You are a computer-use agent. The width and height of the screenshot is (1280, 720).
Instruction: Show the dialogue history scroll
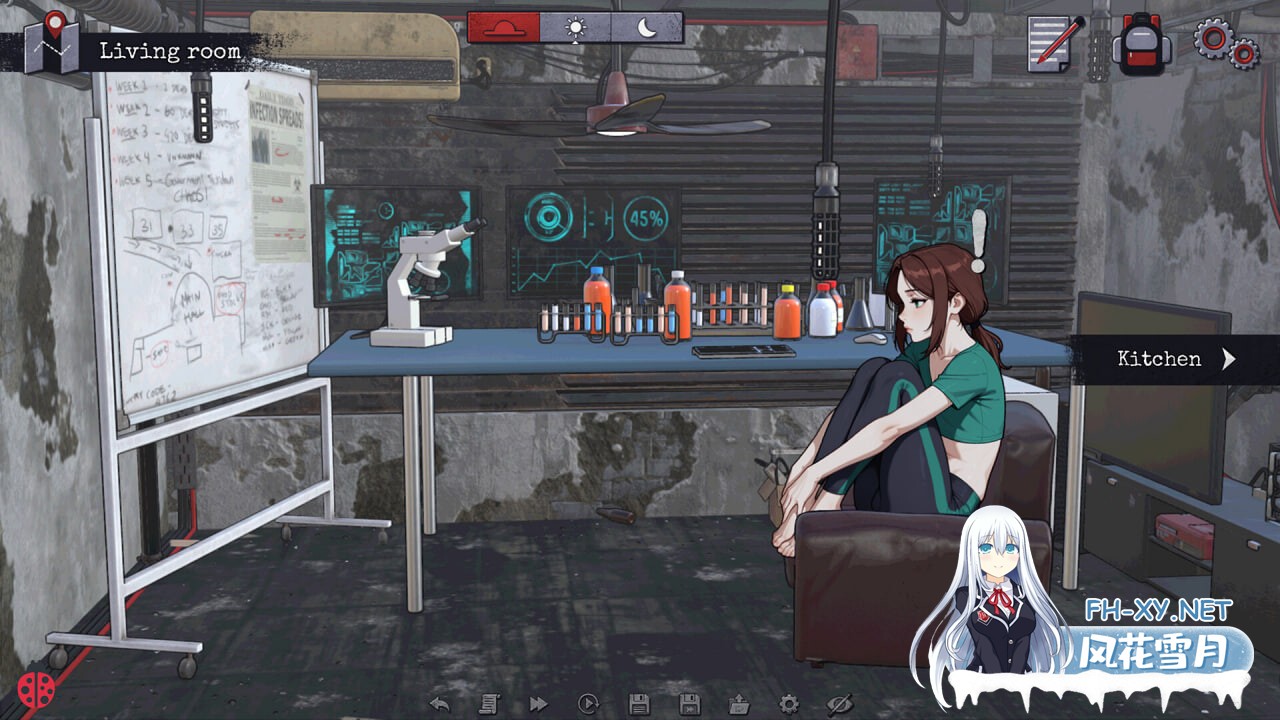pos(489,704)
